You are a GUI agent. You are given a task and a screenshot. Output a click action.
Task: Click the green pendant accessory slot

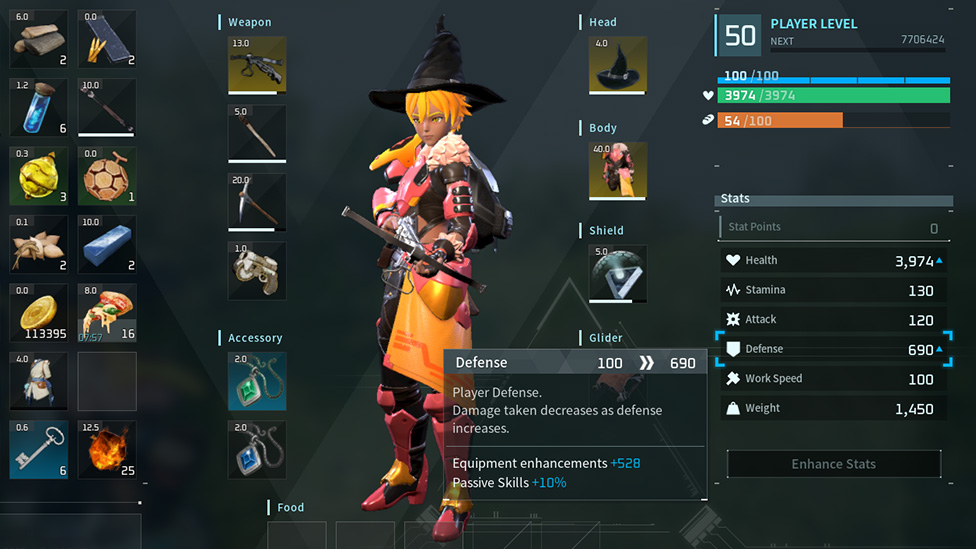coord(257,381)
